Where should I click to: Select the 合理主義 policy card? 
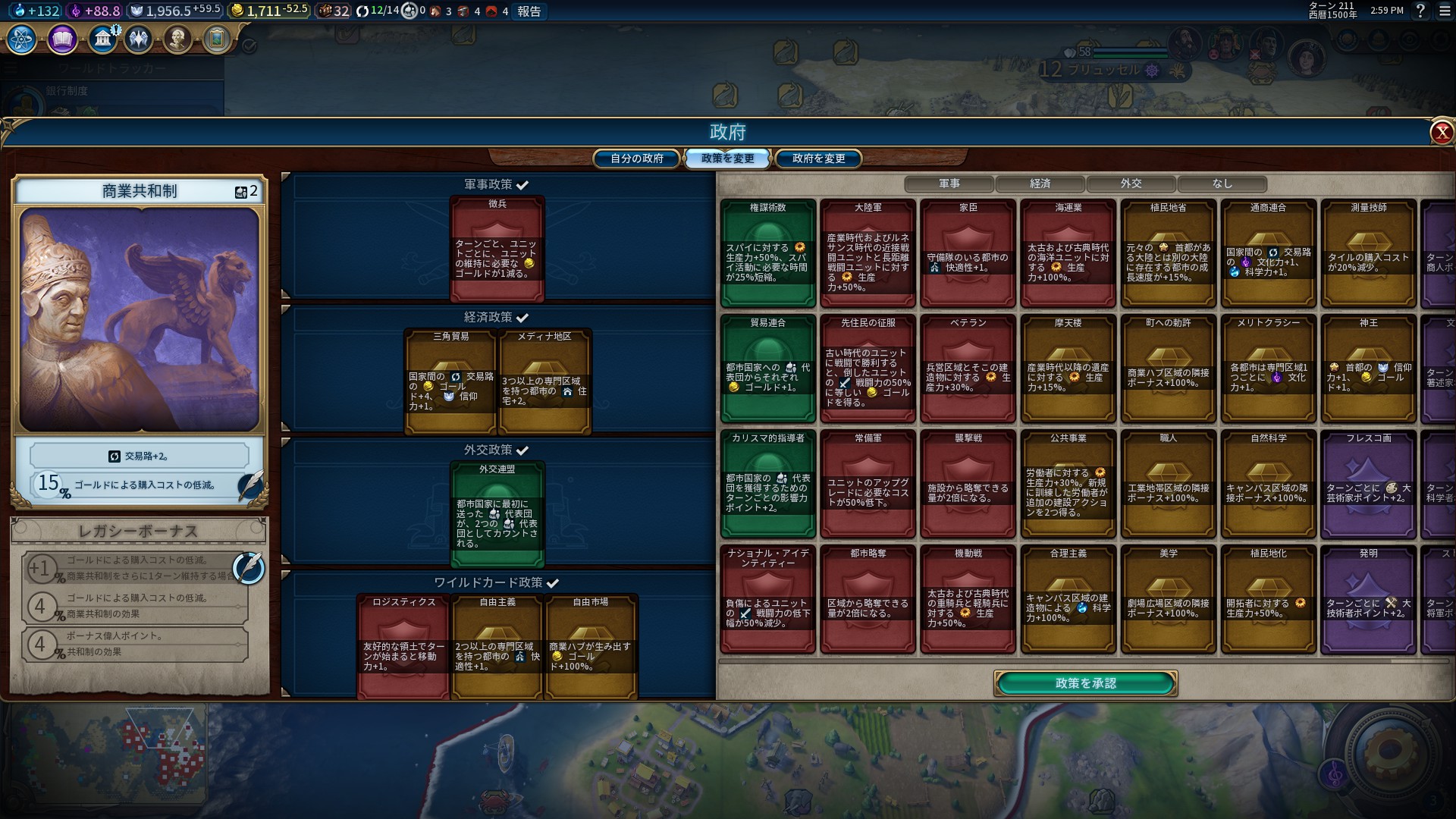tap(1068, 599)
